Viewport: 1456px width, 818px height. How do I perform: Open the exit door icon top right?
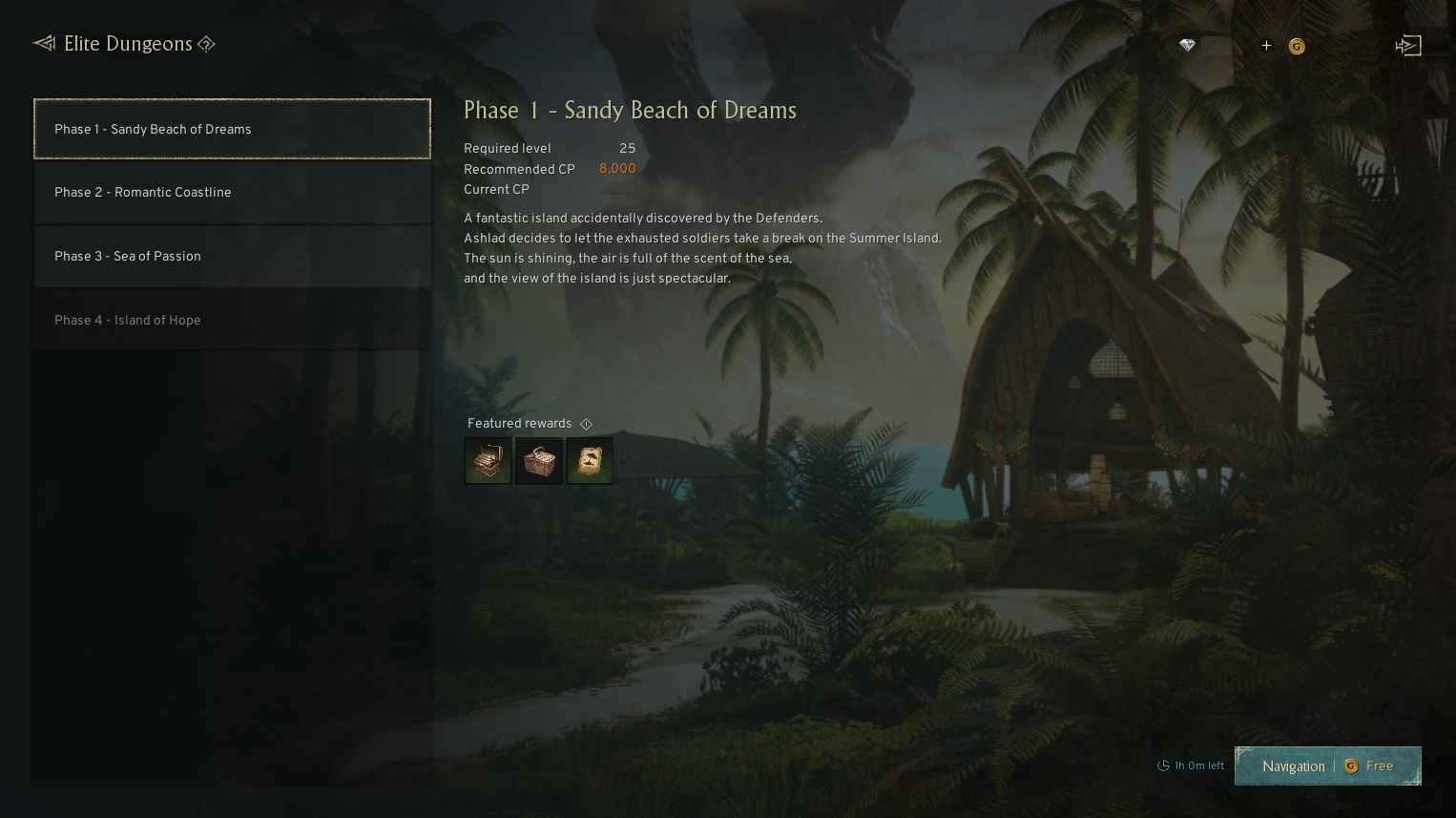1408,45
